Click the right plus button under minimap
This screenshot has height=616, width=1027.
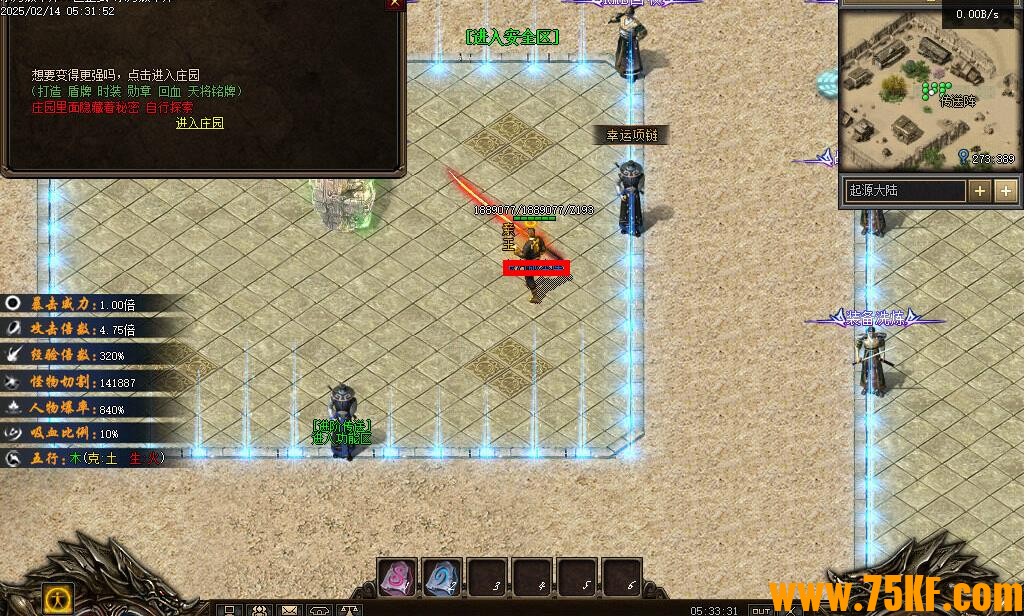(1006, 190)
